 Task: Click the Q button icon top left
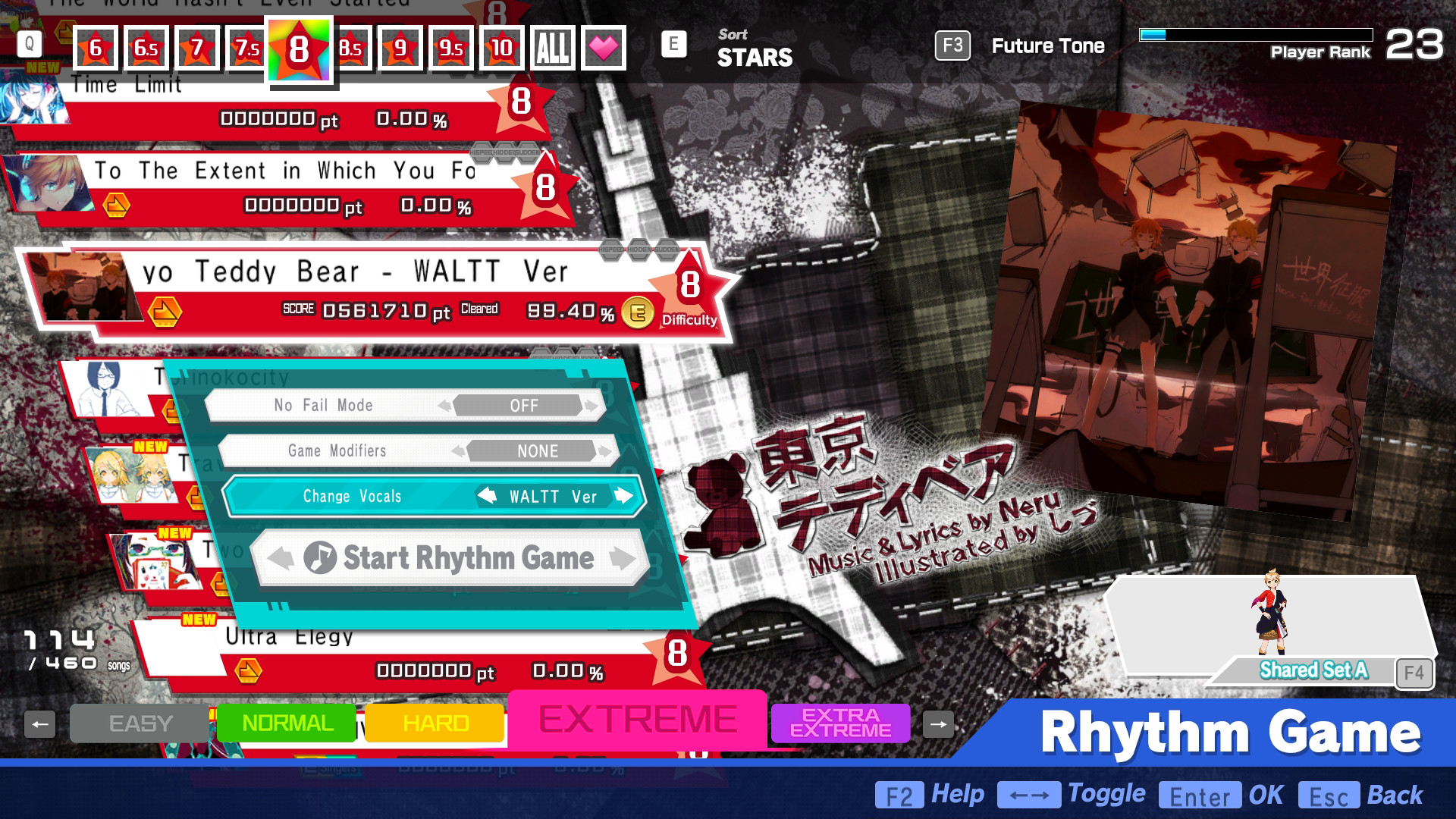(29, 45)
